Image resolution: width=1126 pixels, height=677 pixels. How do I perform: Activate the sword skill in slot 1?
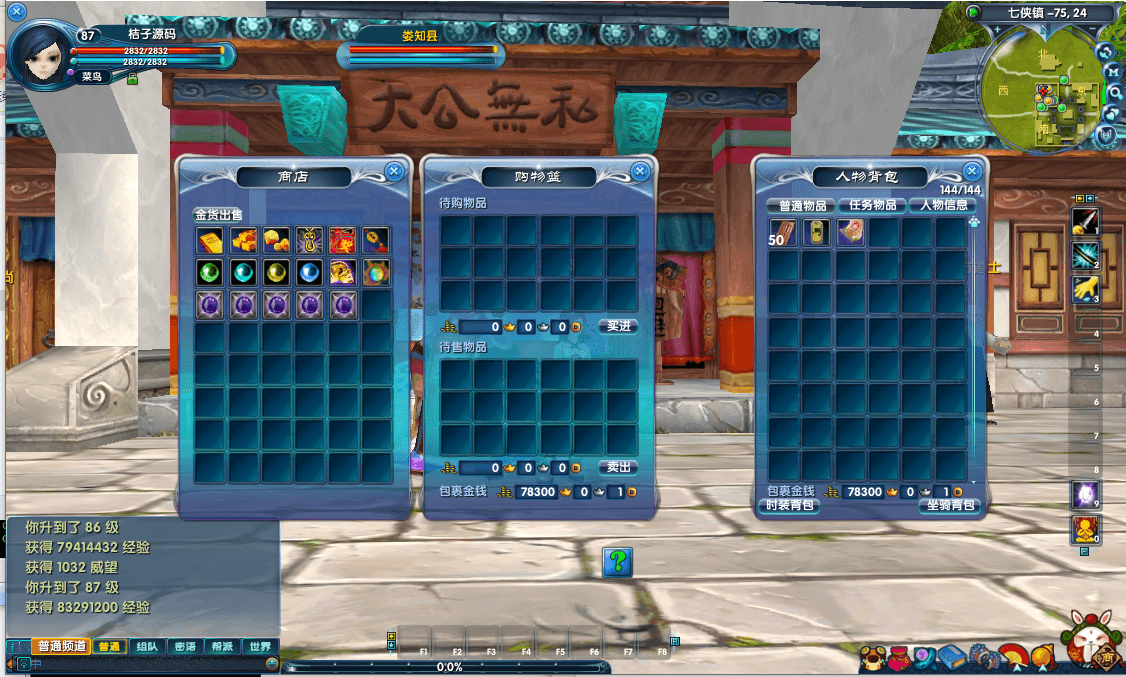pos(1085,221)
